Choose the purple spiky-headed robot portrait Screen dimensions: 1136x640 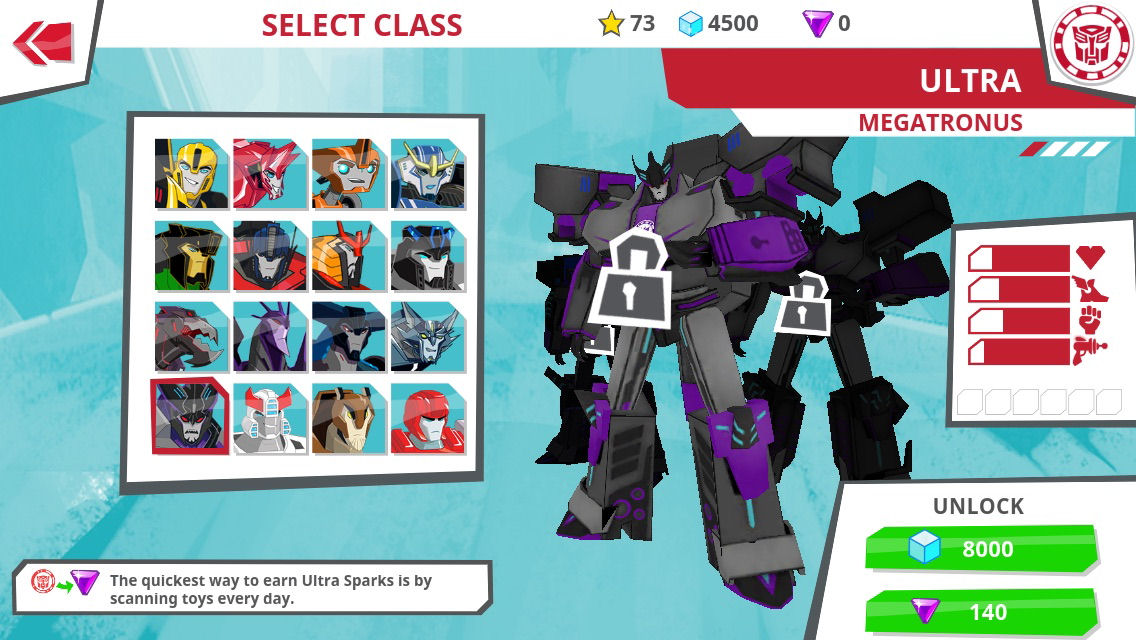coord(270,337)
